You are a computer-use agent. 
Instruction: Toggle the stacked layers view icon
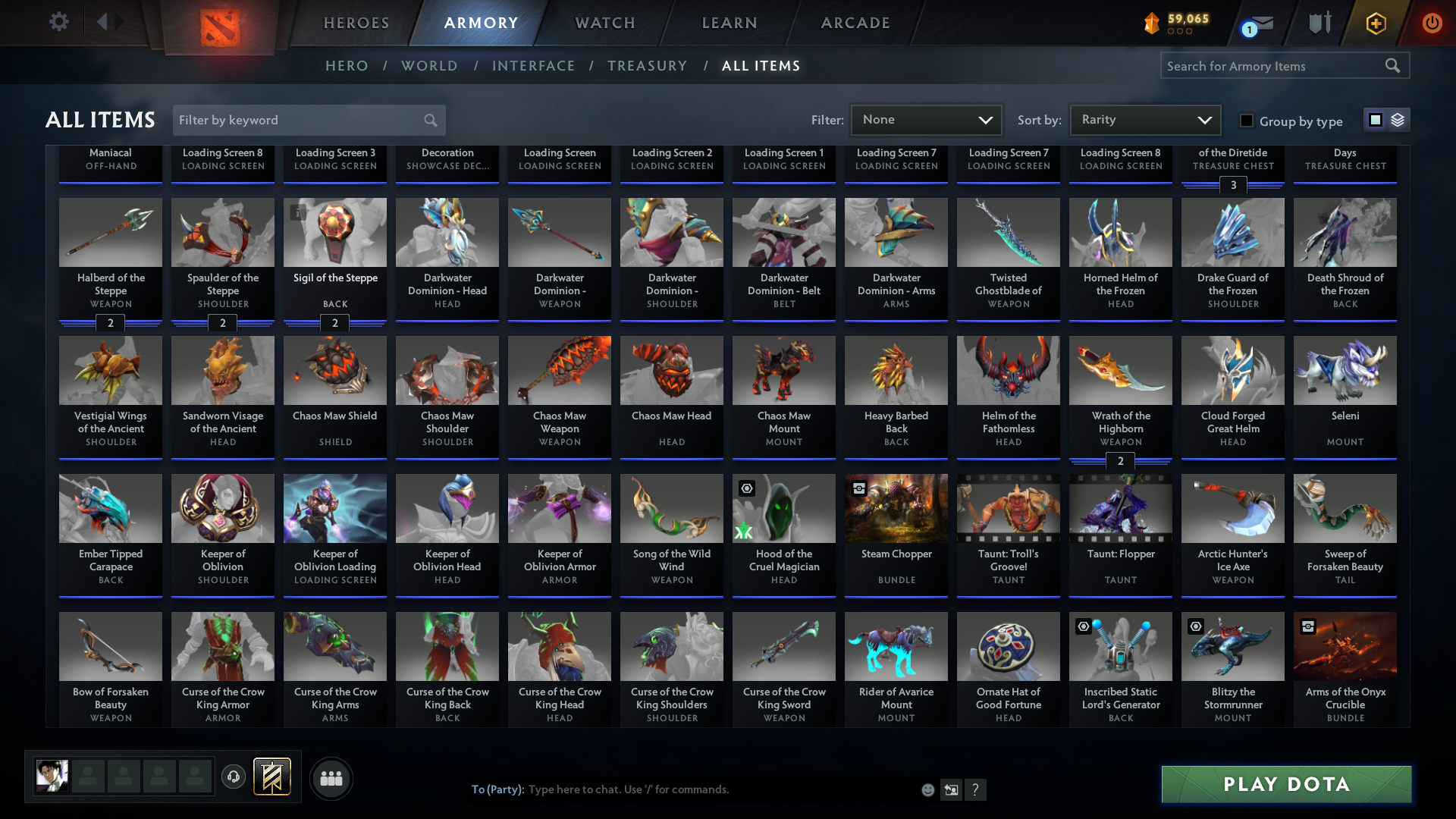click(1397, 119)
